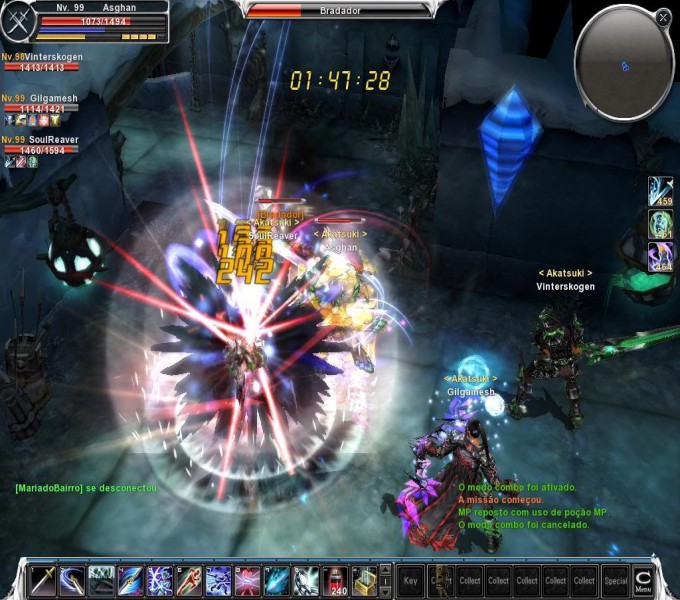Click the Special button
680x600 pixels.
click(615, 580)
